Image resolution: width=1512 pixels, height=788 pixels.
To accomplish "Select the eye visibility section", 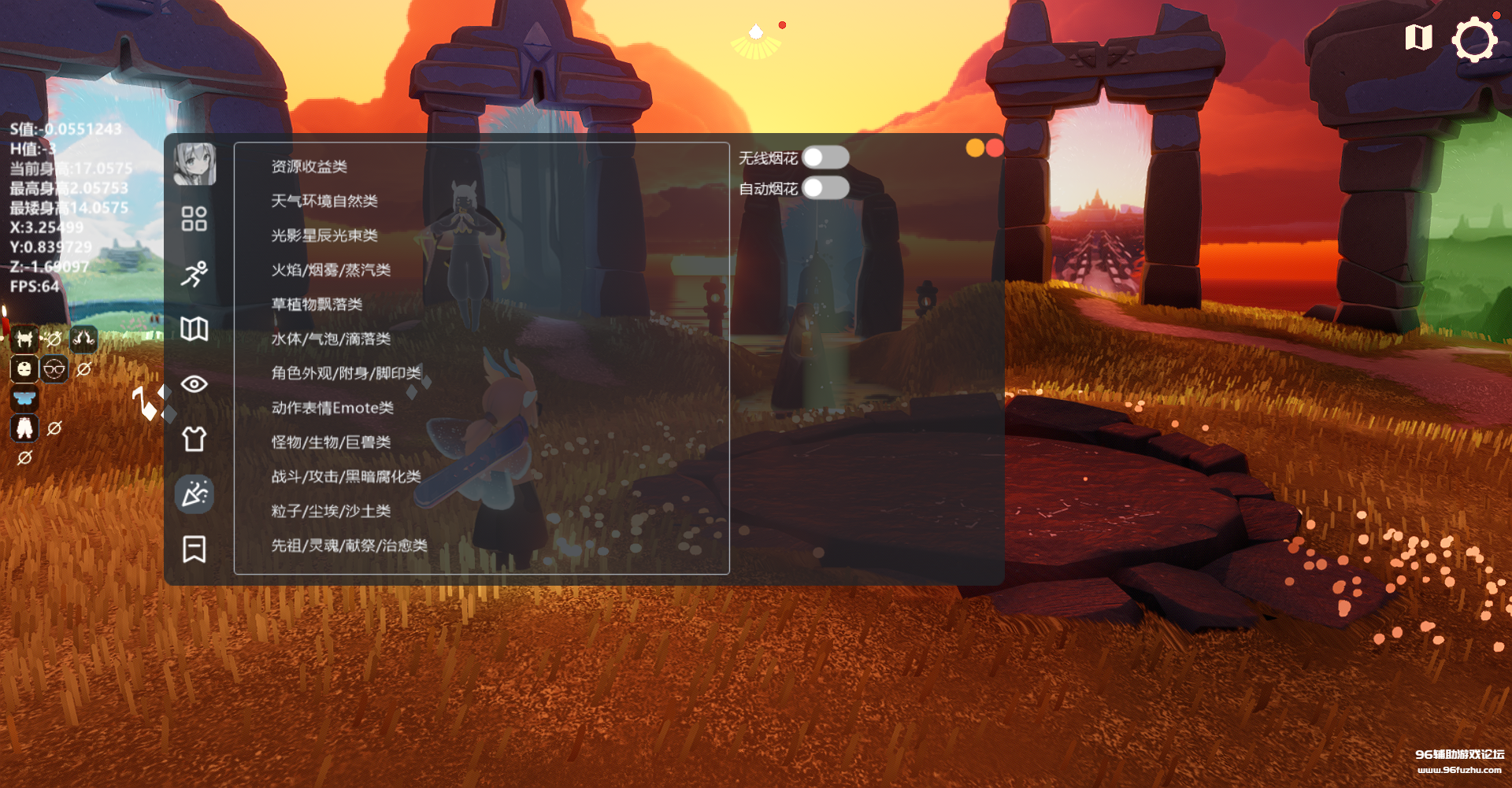I will click(195, 383).
